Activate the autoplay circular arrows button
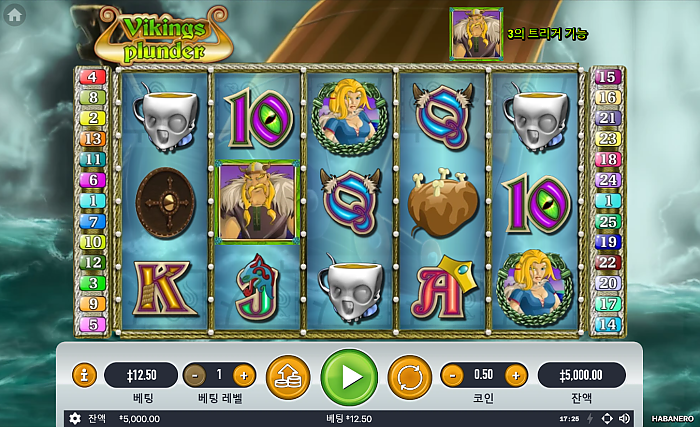 pyautogui.click(x=409, y=376)
